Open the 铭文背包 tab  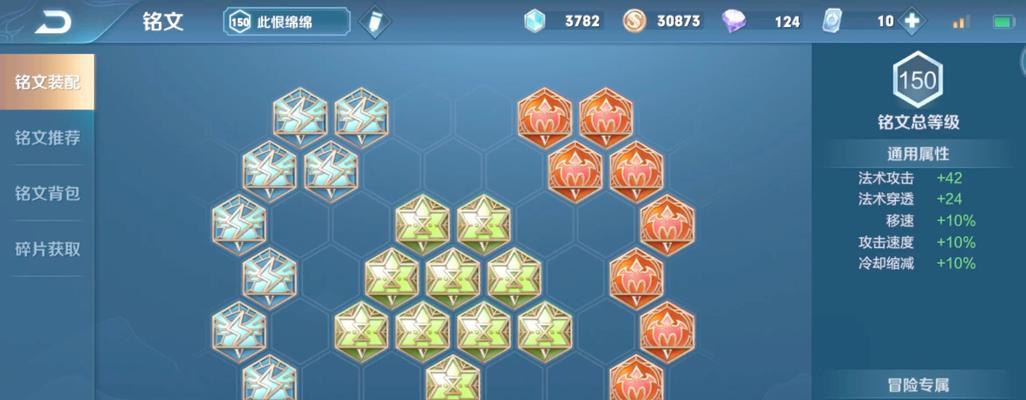pos(47,193)
